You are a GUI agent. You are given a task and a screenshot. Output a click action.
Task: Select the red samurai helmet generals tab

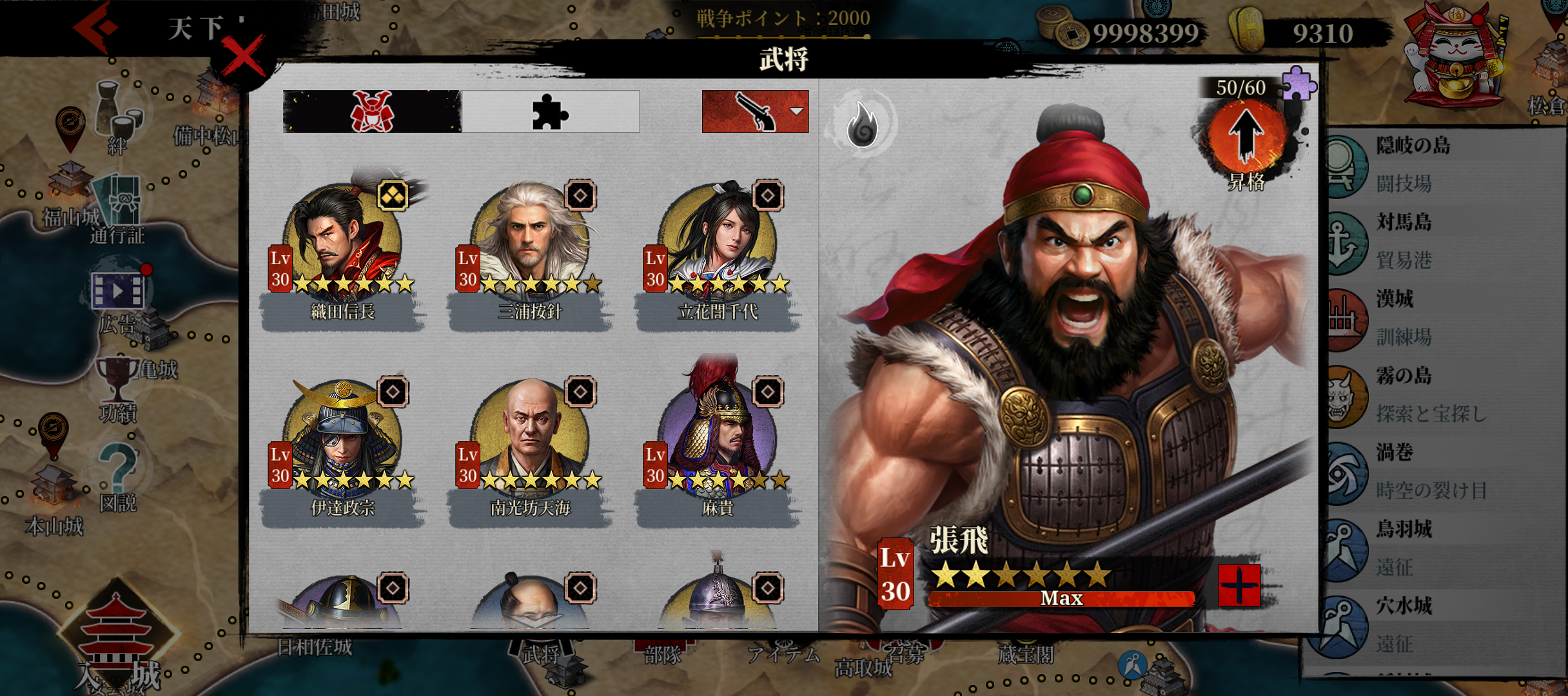click(372, 112)
